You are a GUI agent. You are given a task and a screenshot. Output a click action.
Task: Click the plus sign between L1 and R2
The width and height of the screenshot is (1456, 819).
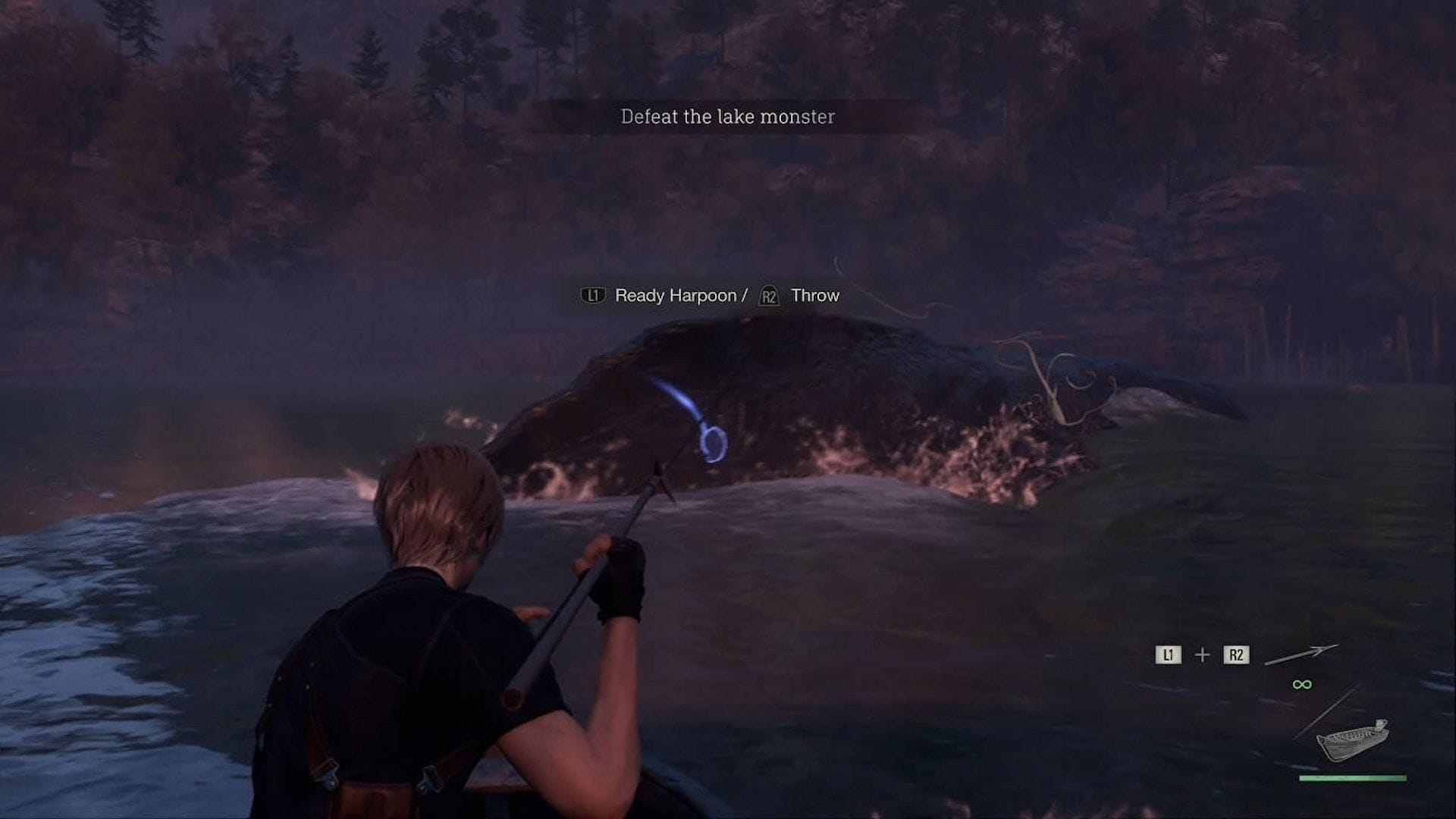(x=1203, y=654)
